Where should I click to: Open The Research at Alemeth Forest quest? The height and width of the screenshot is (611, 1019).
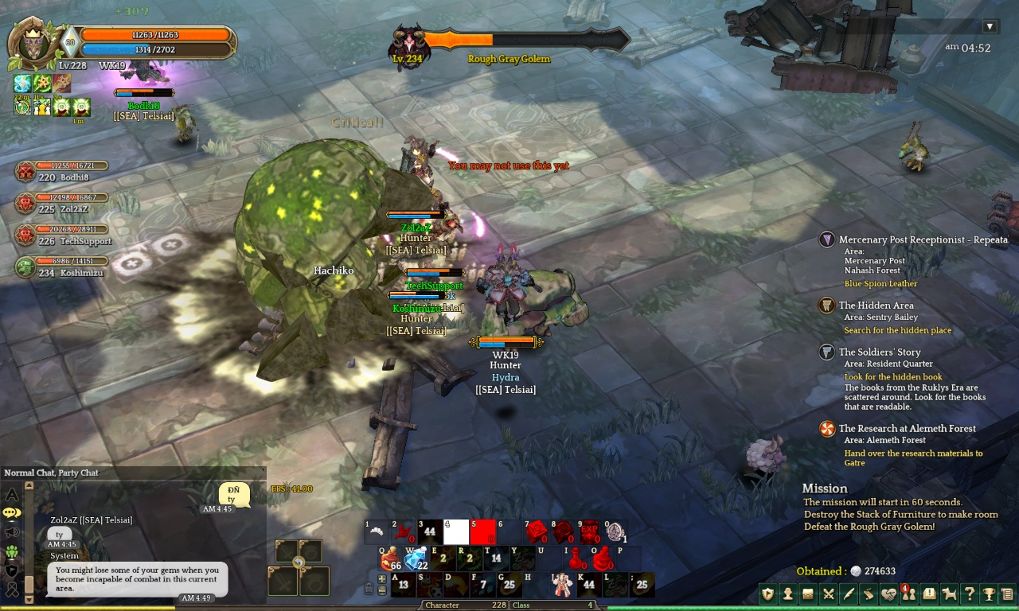(x=906, y=428)
